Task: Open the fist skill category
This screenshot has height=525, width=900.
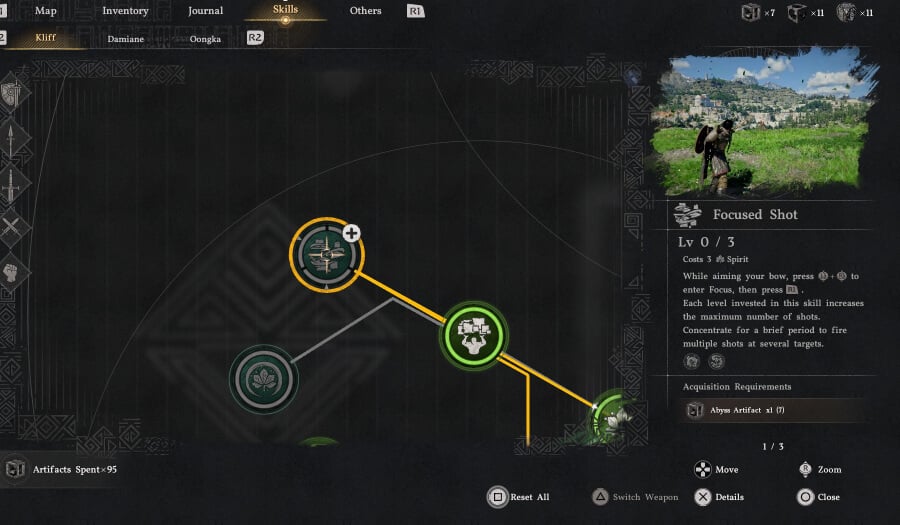Action: click(x=11, y=271)
